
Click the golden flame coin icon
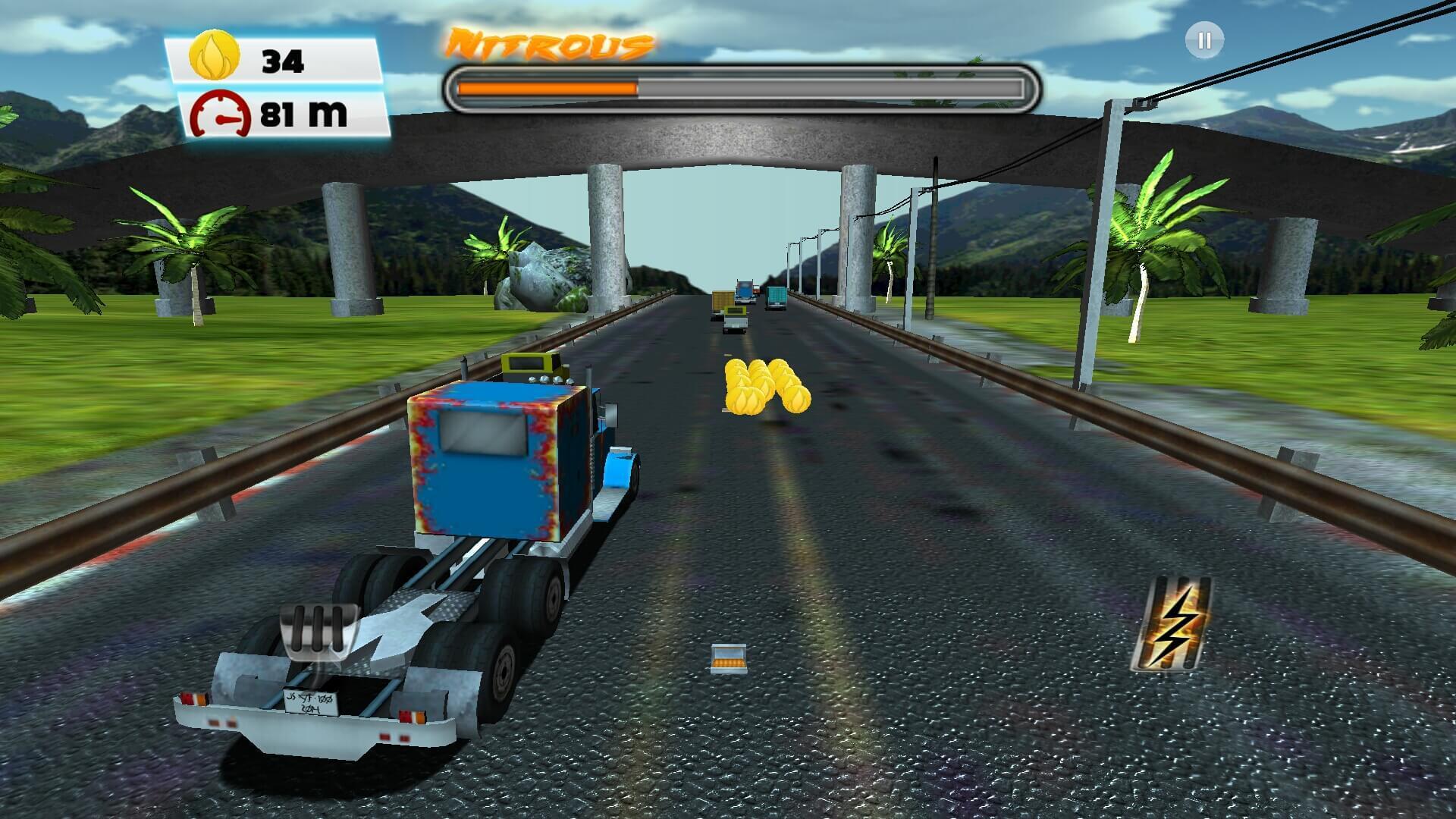213,53
